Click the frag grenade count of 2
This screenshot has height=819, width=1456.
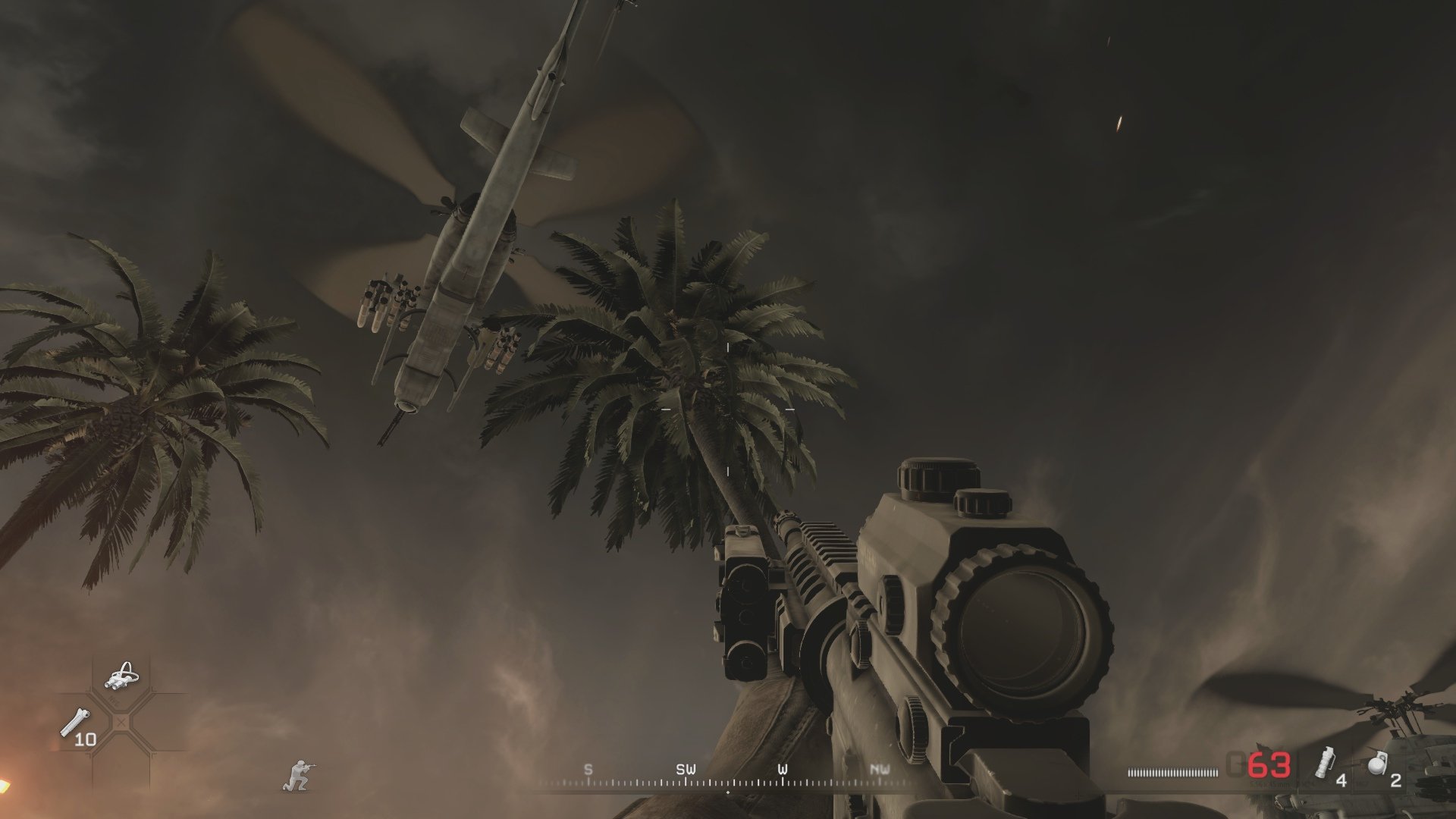[1395, 781]
